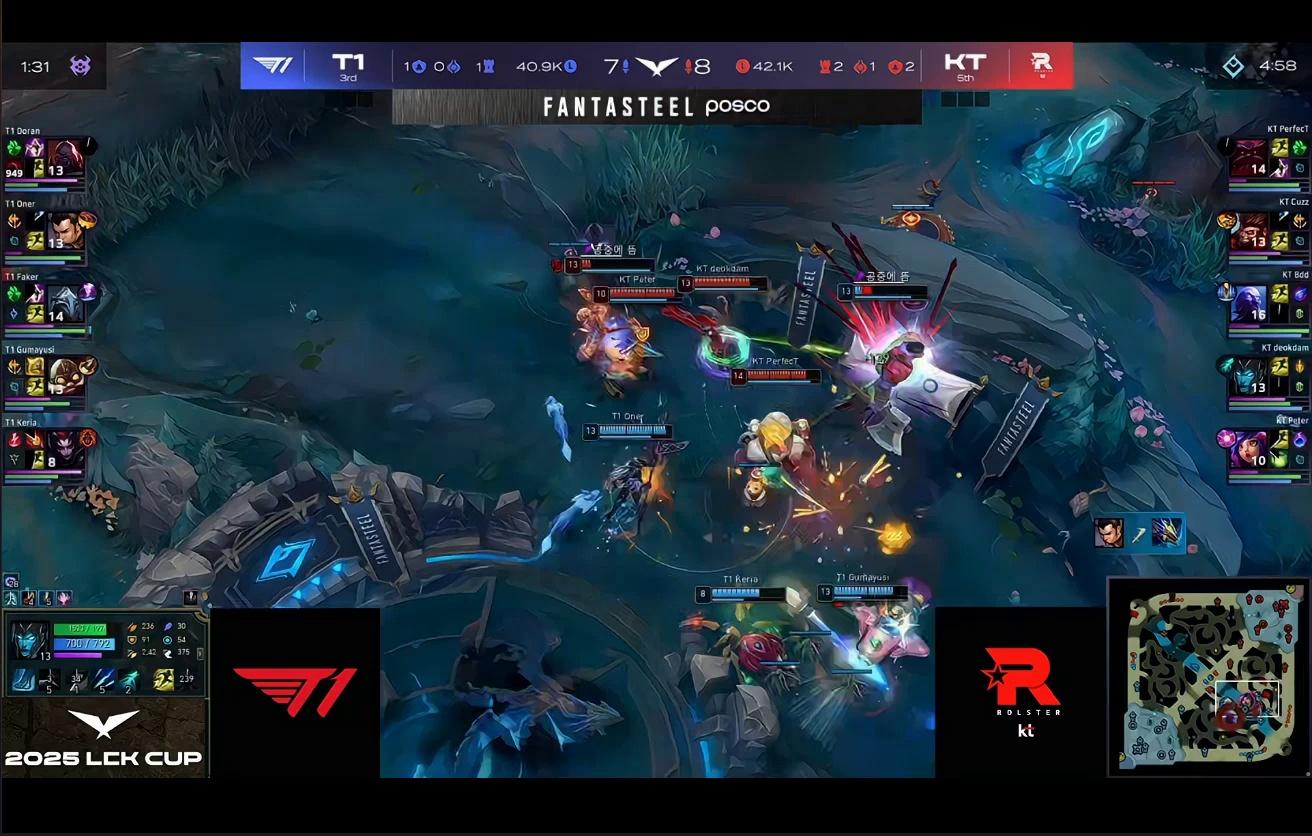
Task: Select KT deokdam's champion portrait
Action: 1246,375
